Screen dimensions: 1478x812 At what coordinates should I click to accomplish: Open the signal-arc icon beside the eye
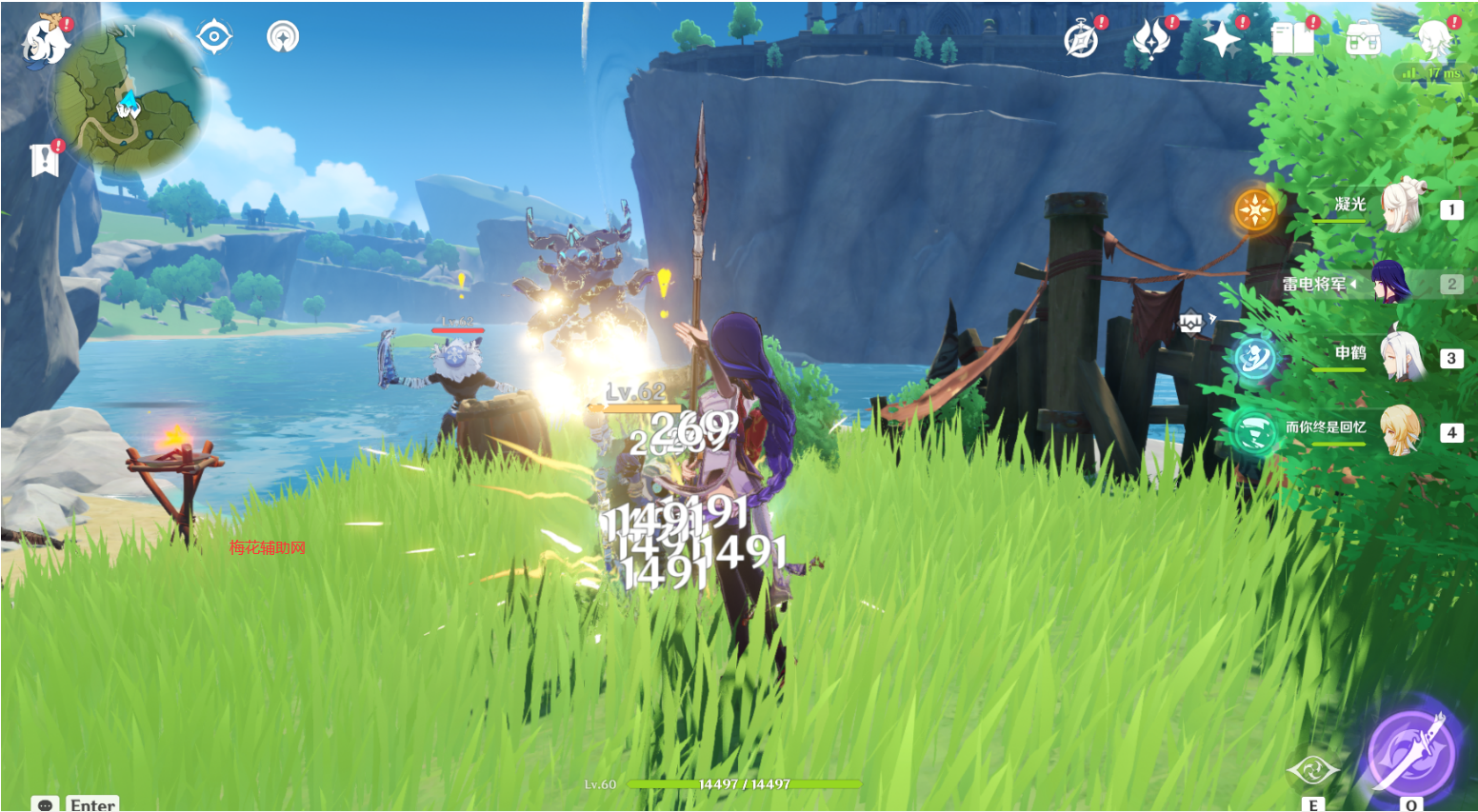click(282, 37)
